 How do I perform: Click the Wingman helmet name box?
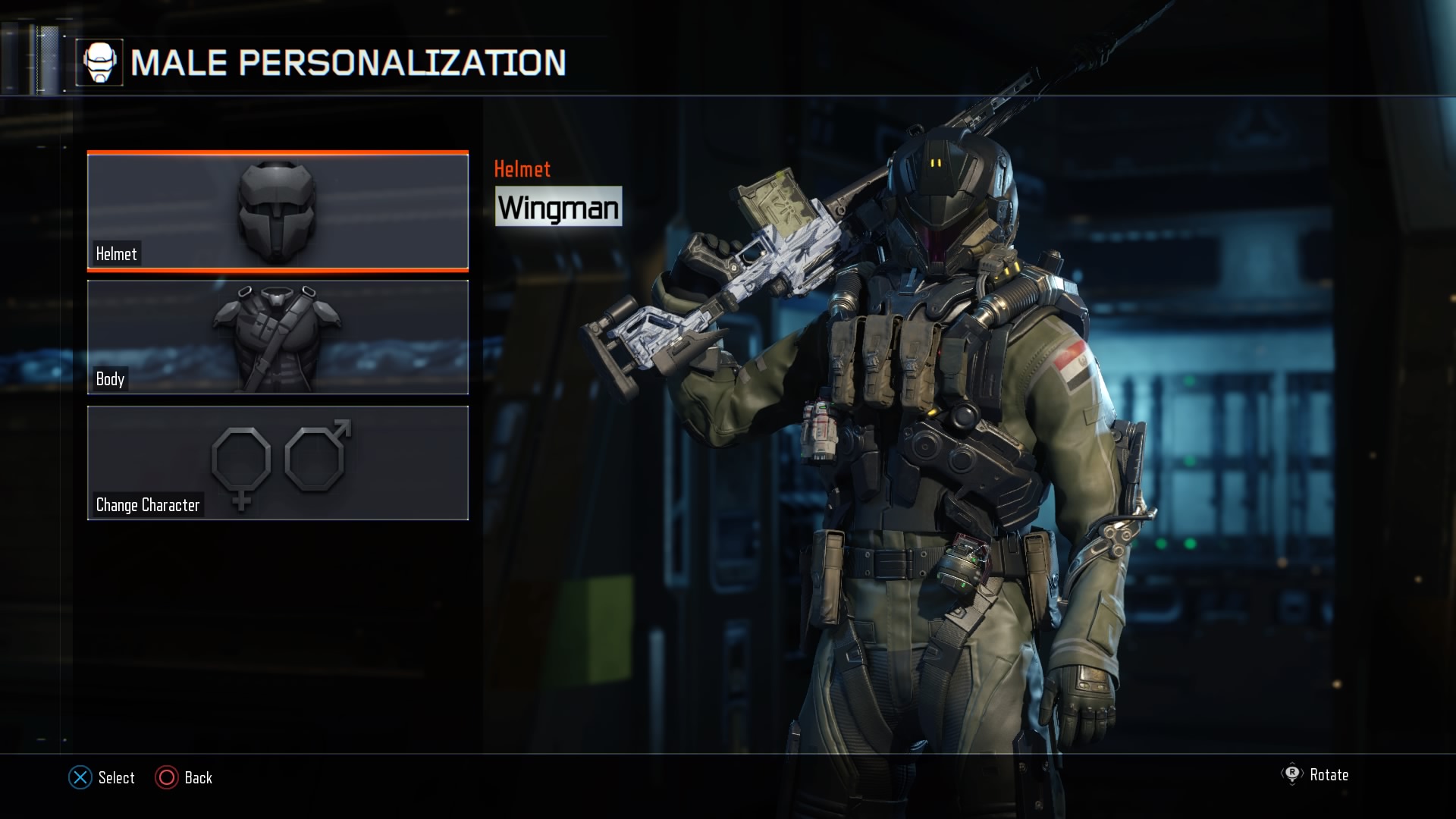pyautogui.click(x=558, y=206)
